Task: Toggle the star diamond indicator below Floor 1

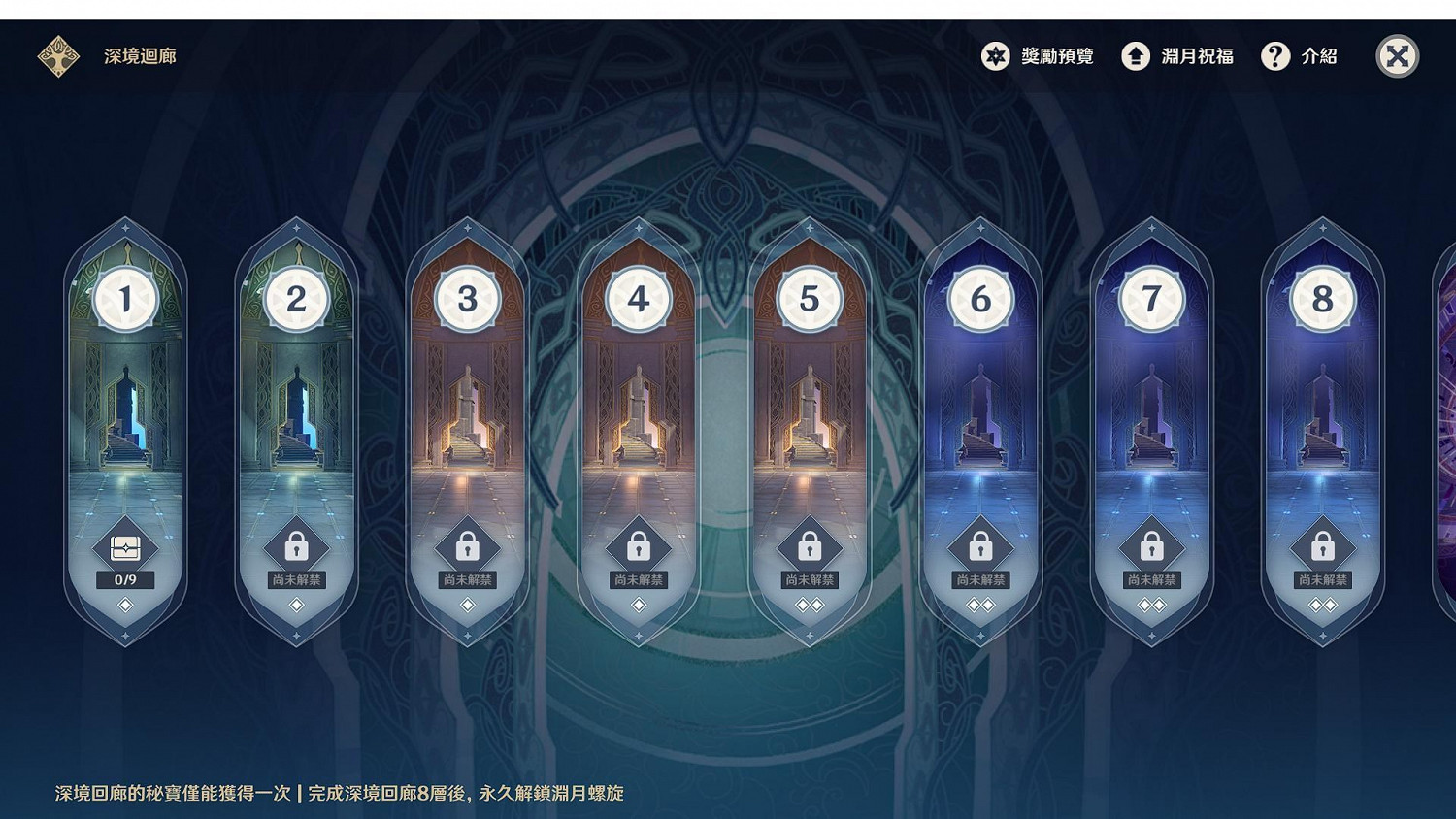Action: pyautogui.click(x=124, y=605)
